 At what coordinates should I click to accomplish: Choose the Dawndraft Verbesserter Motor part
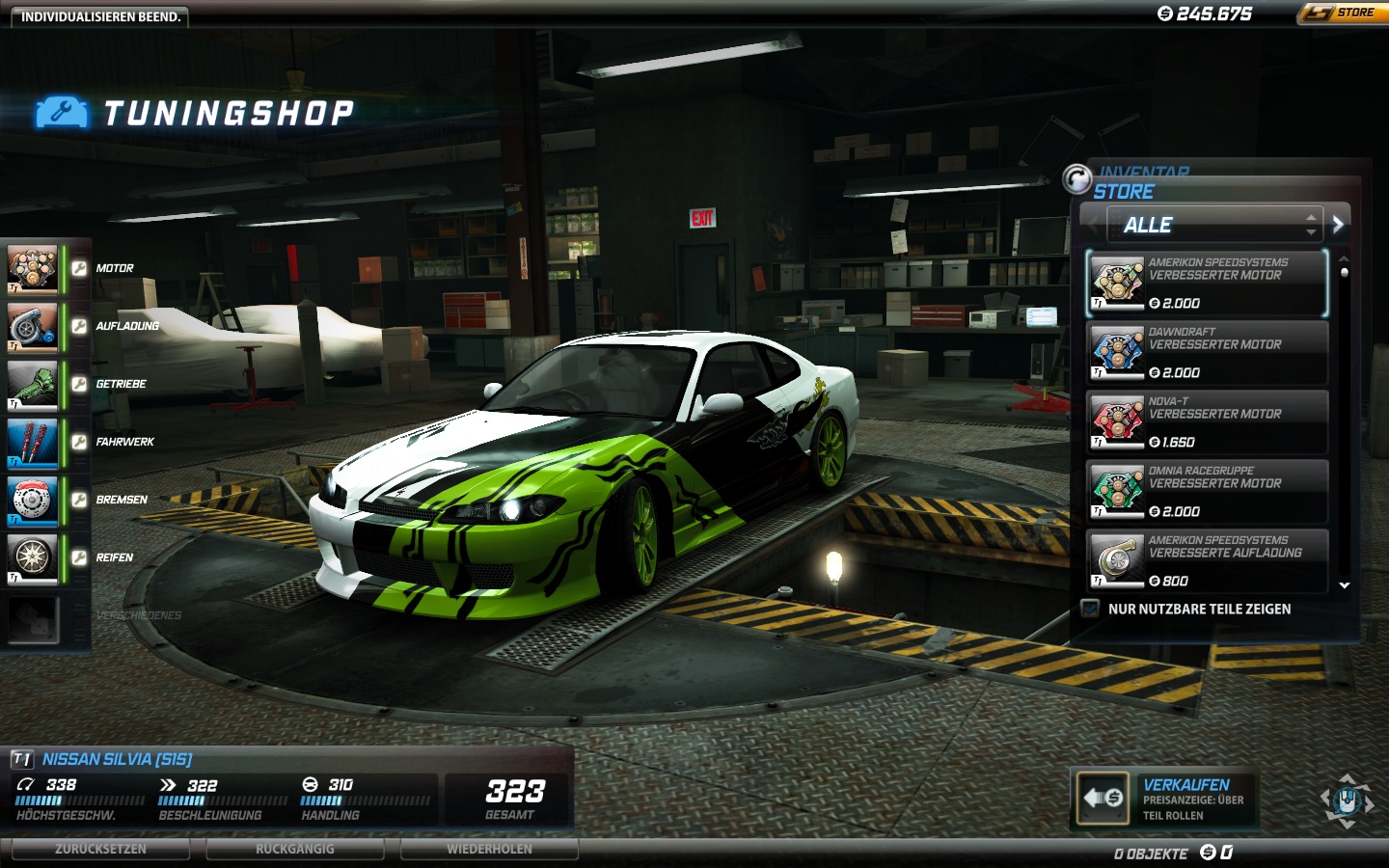[x=1207, y=352]
